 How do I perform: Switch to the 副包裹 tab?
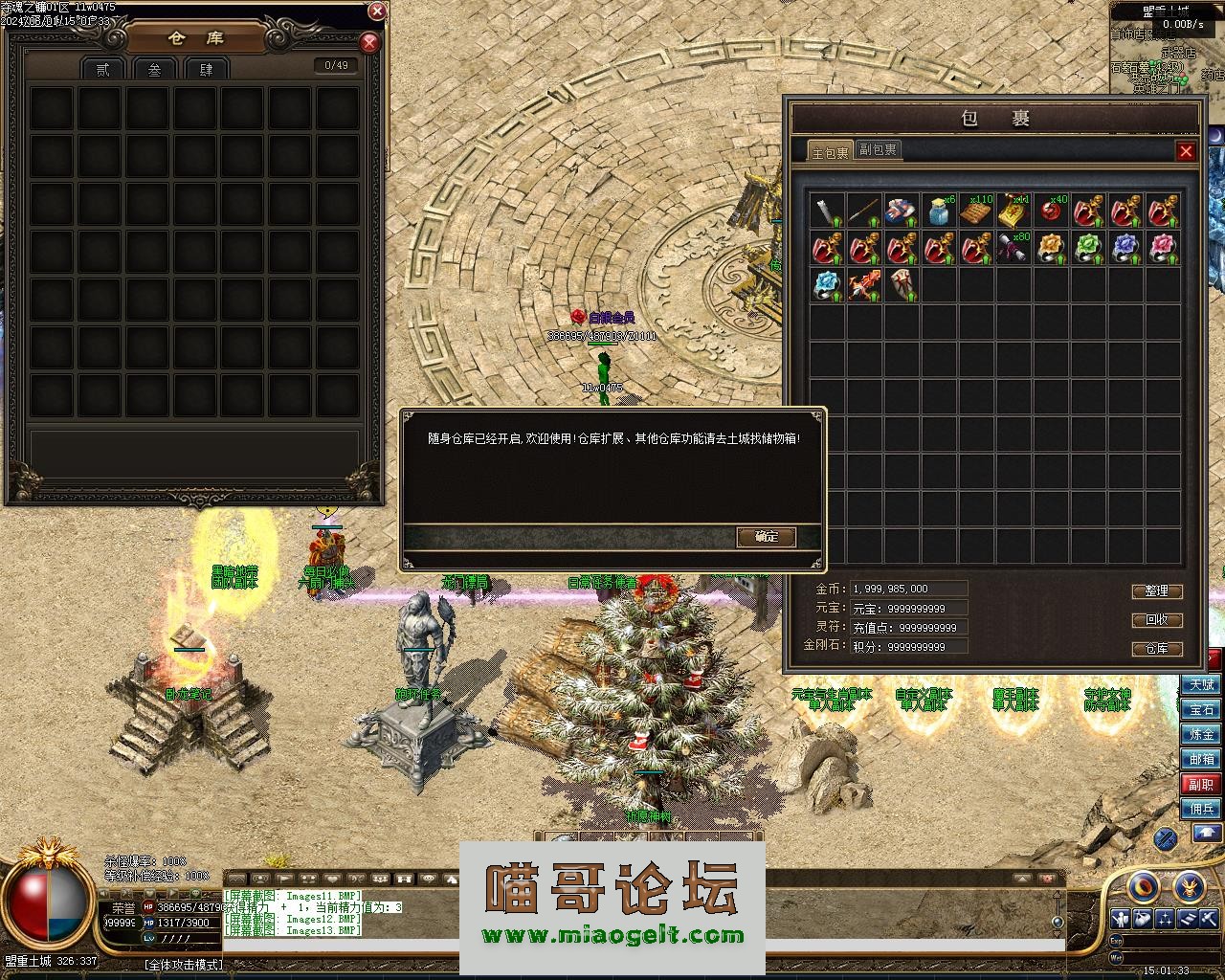pos(878,149)
